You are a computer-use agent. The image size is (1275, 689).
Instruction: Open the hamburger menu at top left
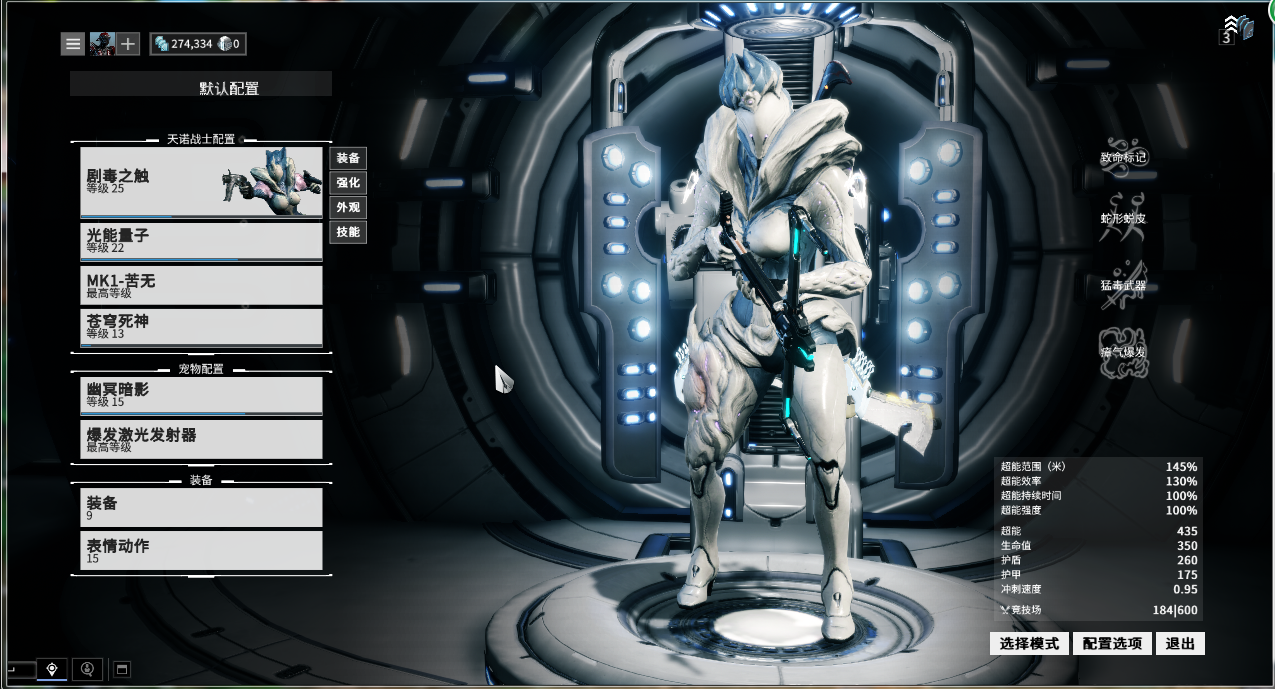(73, 44)
